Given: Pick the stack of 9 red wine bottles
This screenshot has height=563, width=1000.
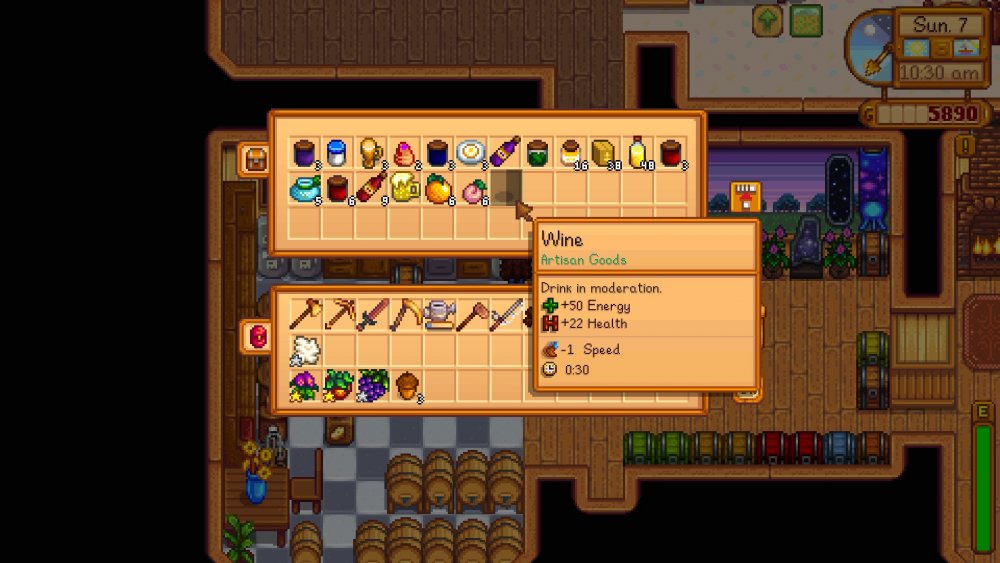Looking at the screenshot, I should [371, 186].
